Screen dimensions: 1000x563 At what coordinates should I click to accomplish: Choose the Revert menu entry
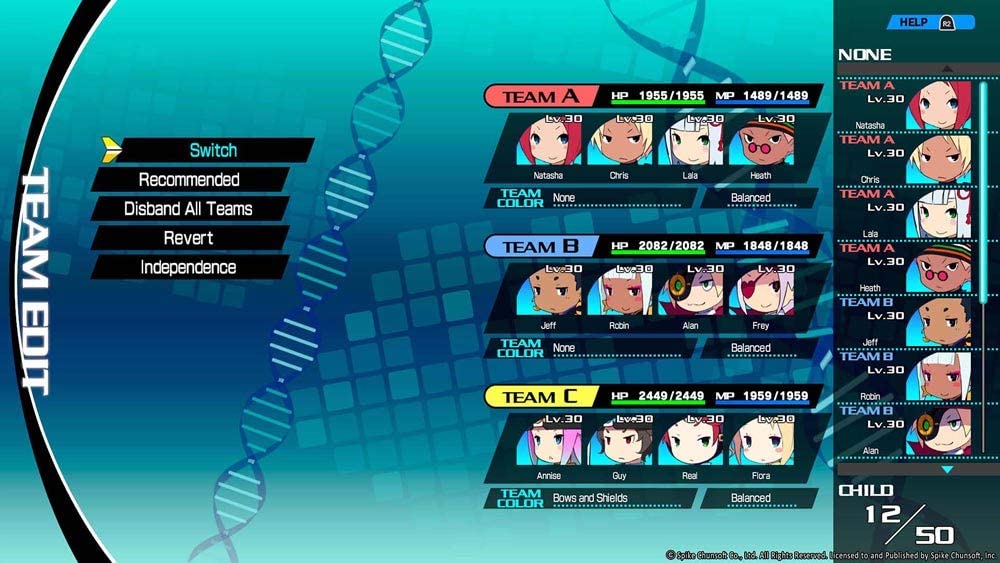(188, 238)
